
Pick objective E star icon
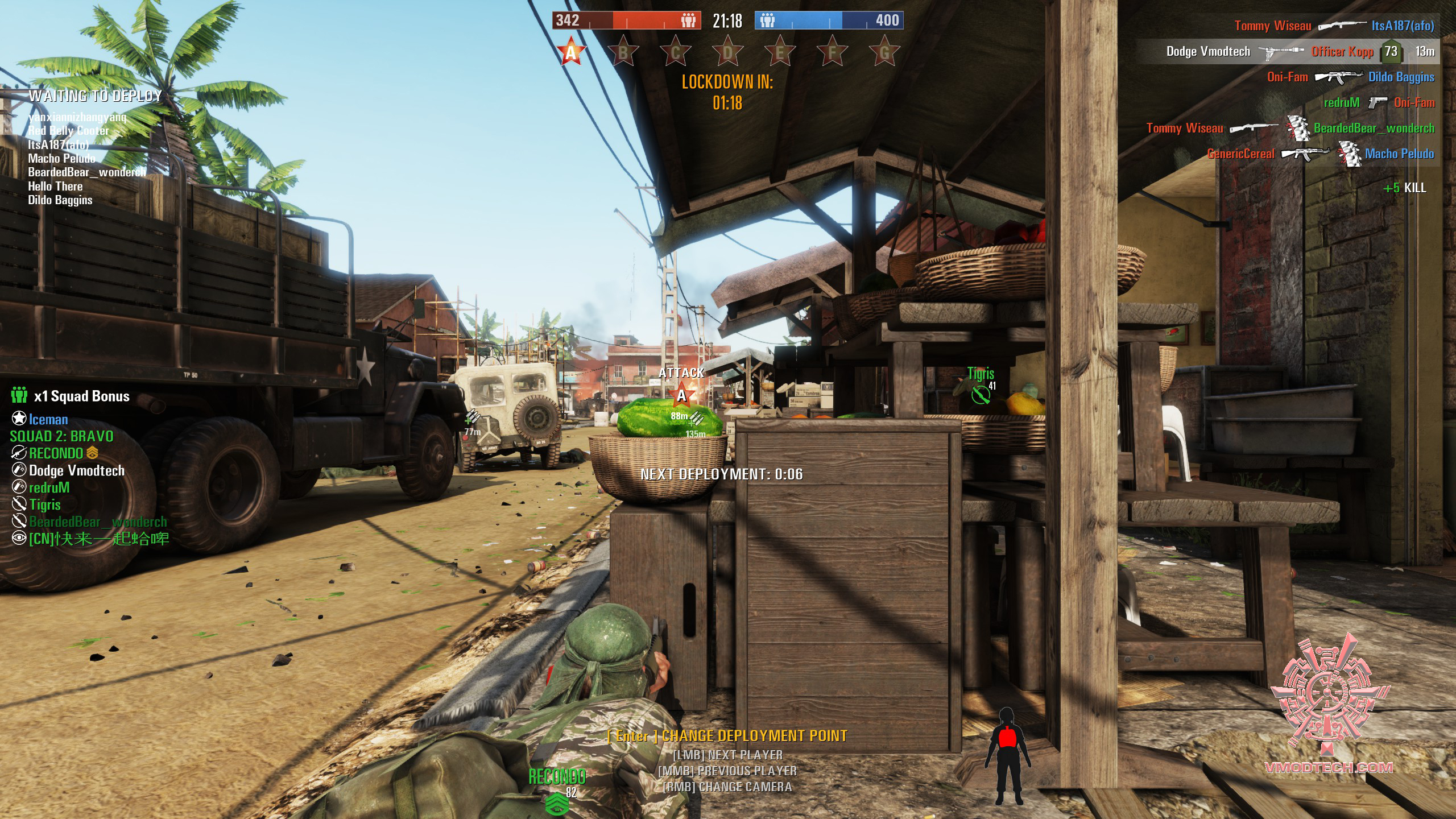[780, 52]
